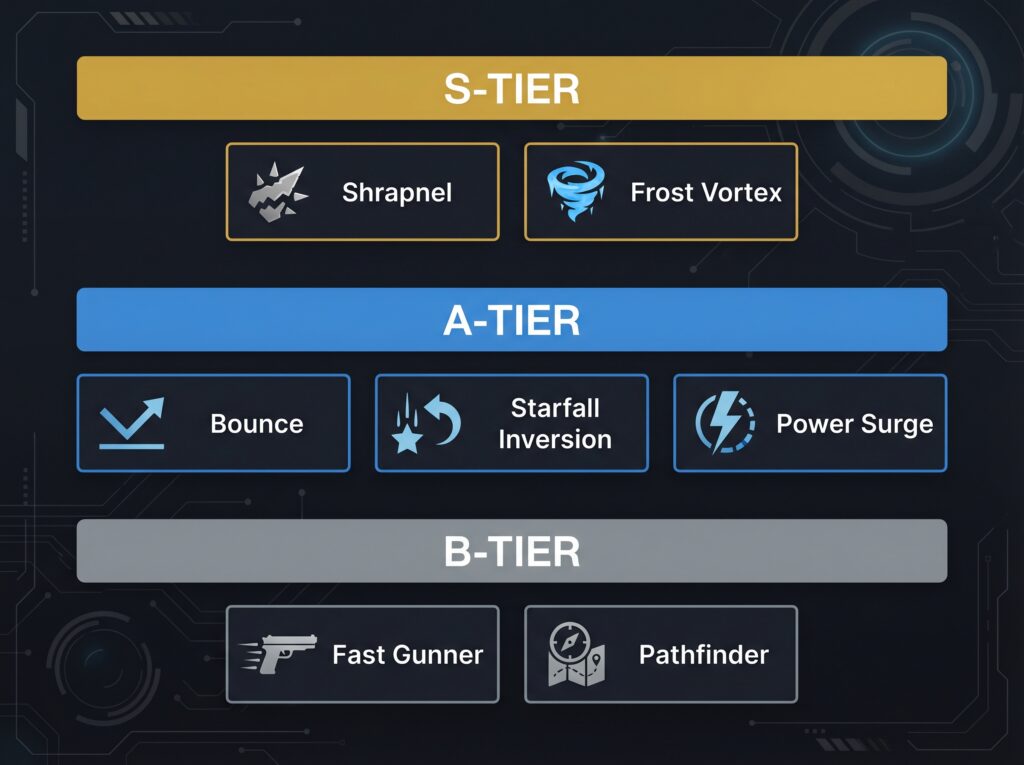This screenshot has height=765, width=1024.
Task: Select the Shrapnel skill card
Action: pos(362,191)
